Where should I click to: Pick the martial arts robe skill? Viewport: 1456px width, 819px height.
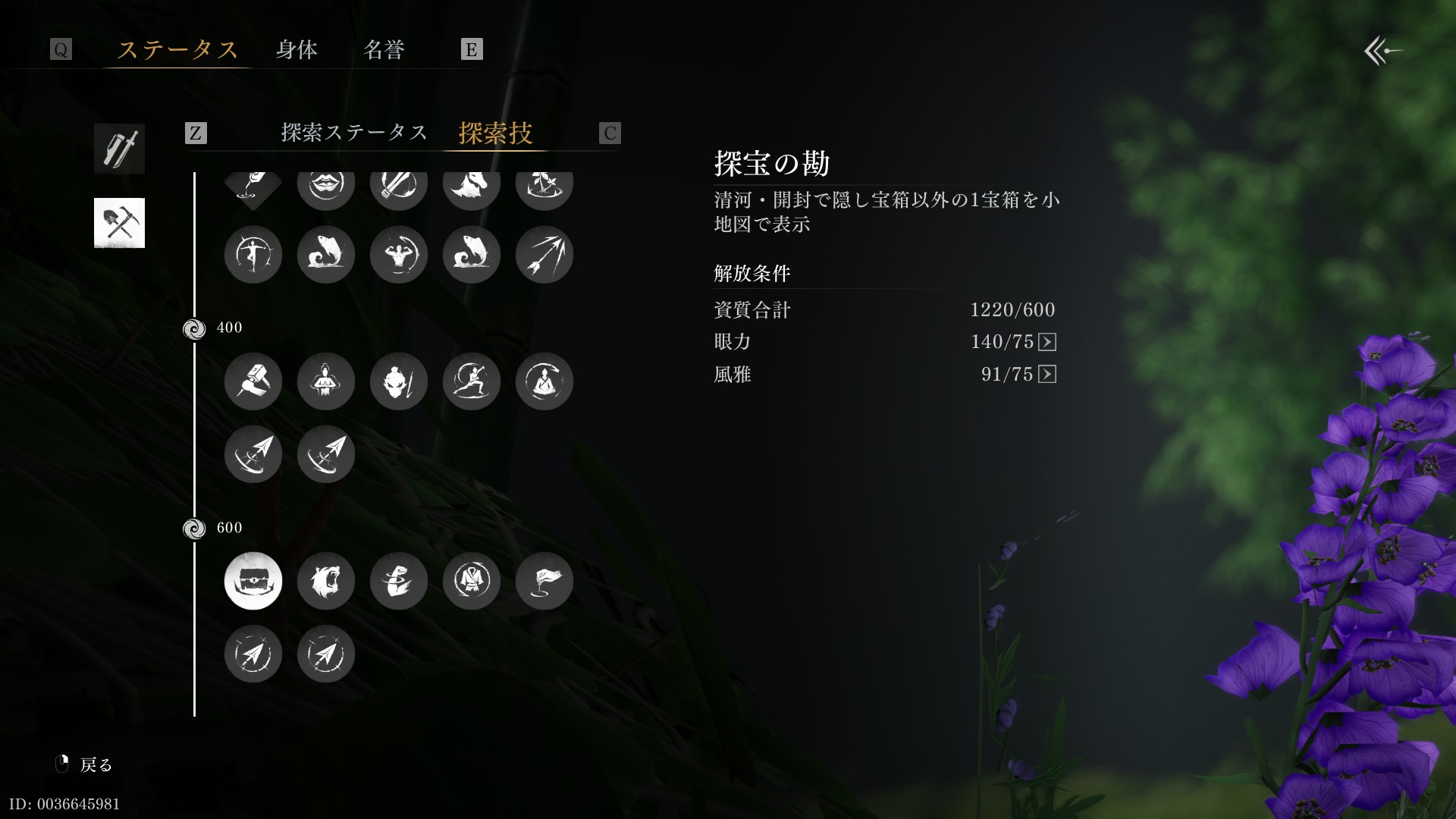[472, 581]
